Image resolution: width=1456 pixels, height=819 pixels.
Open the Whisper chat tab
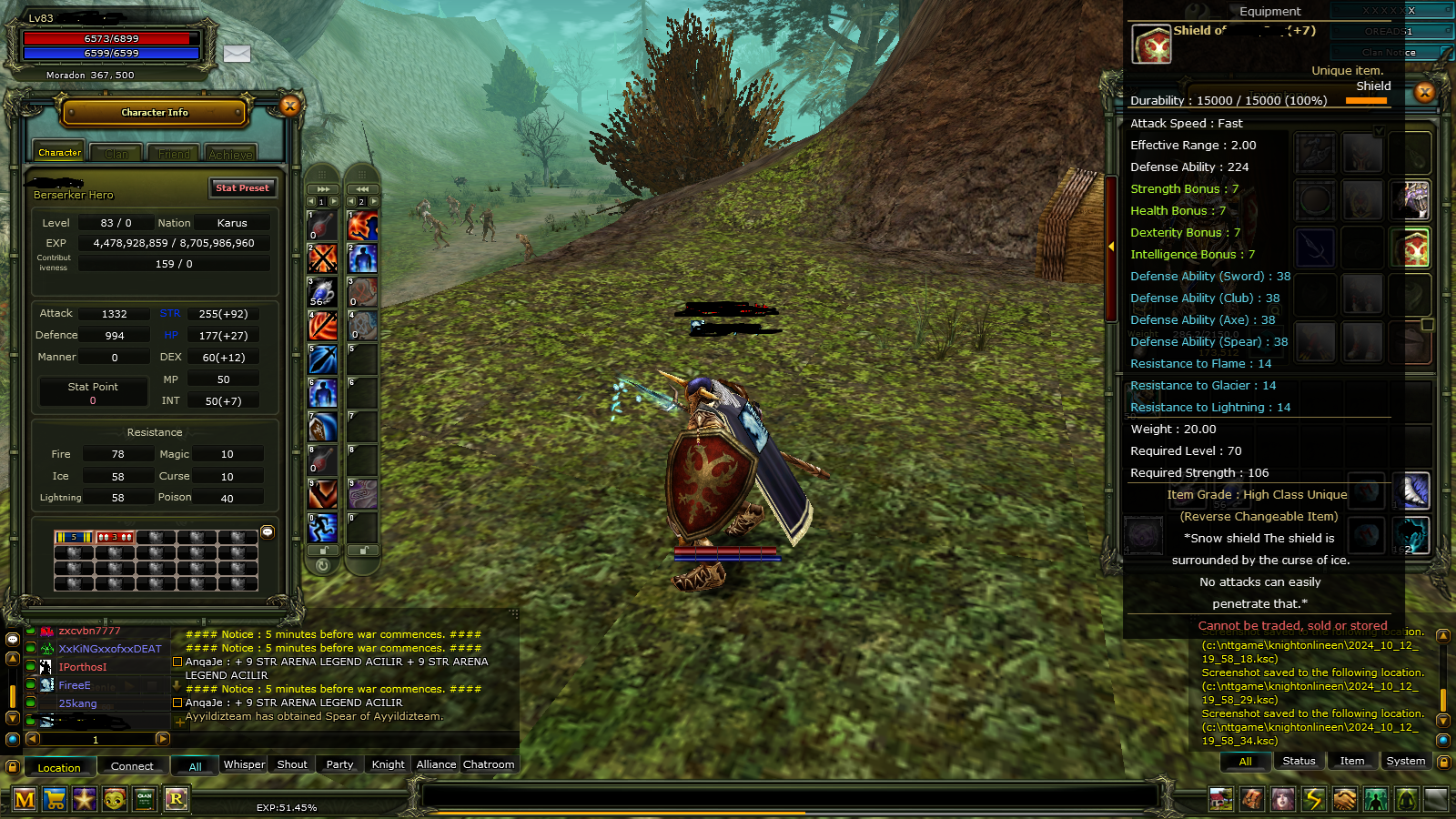243,764
